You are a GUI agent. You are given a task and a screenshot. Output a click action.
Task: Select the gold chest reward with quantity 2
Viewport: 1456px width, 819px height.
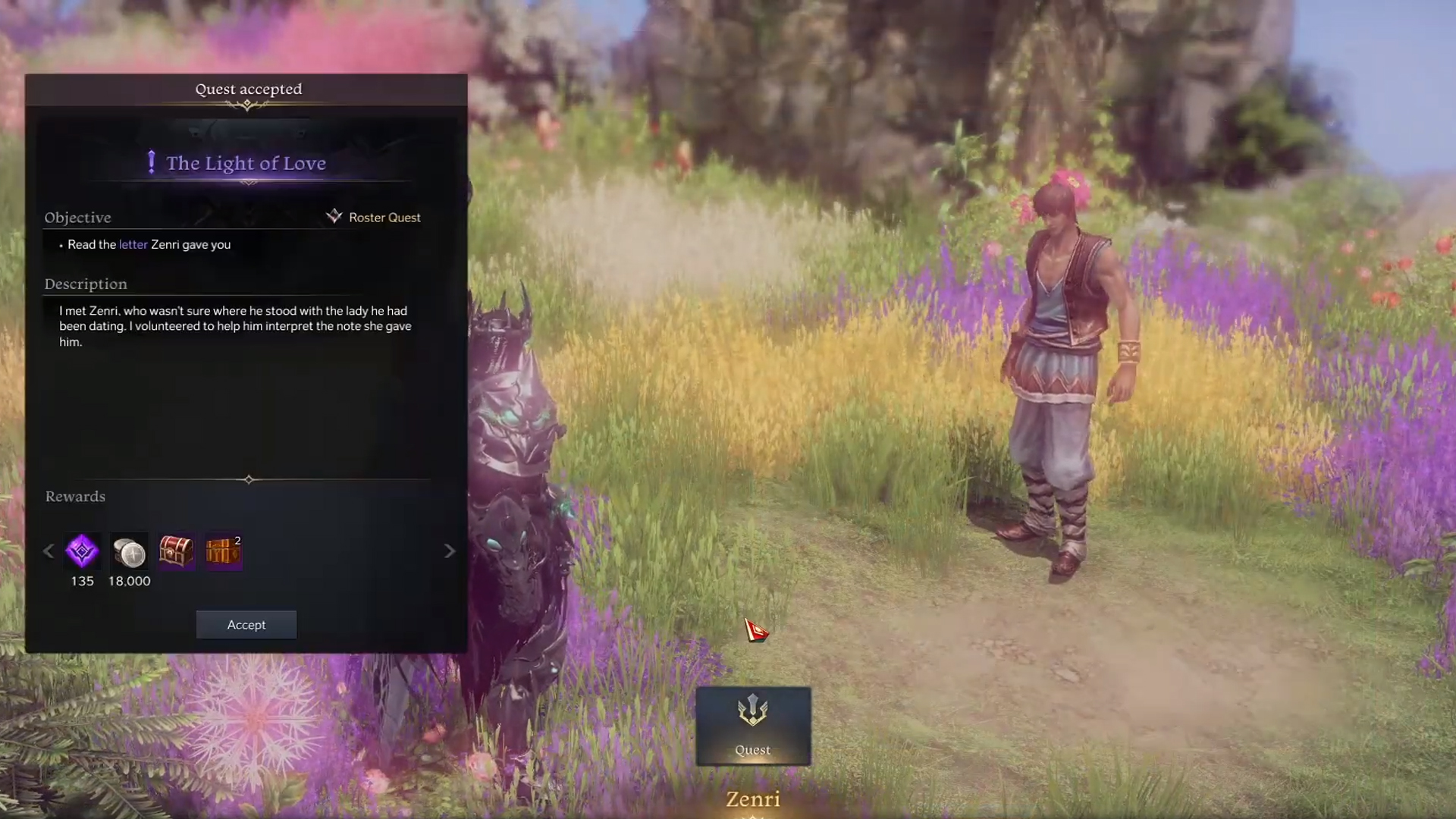pos(222,551)
